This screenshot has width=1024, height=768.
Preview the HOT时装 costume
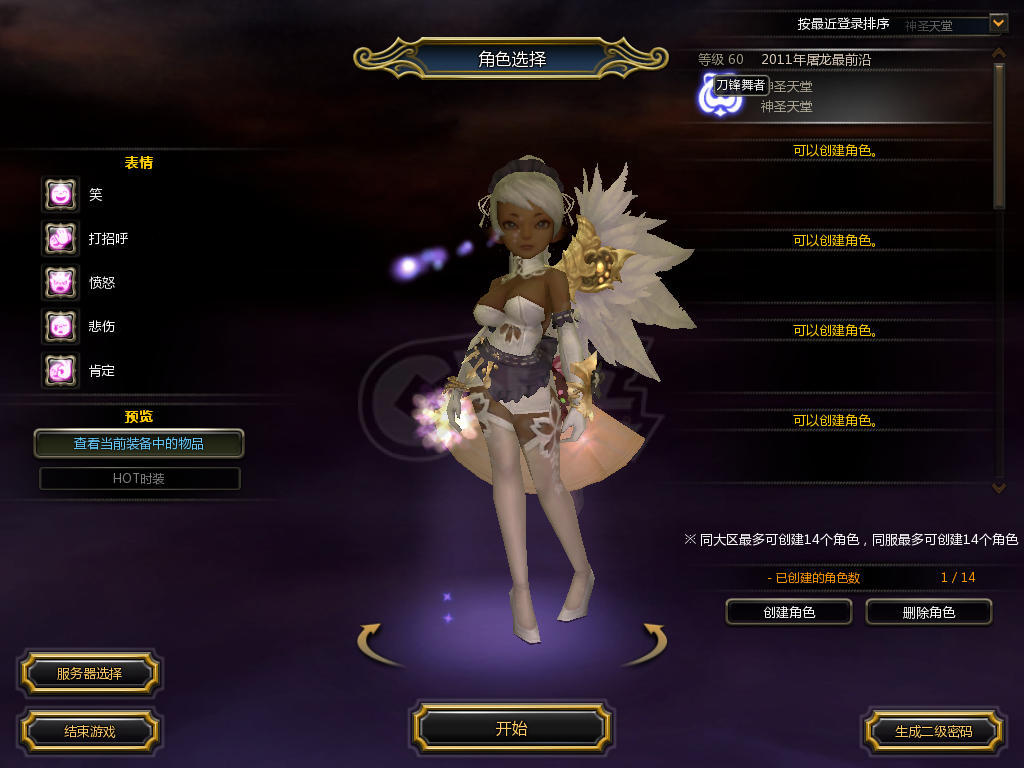pos(139,478)
